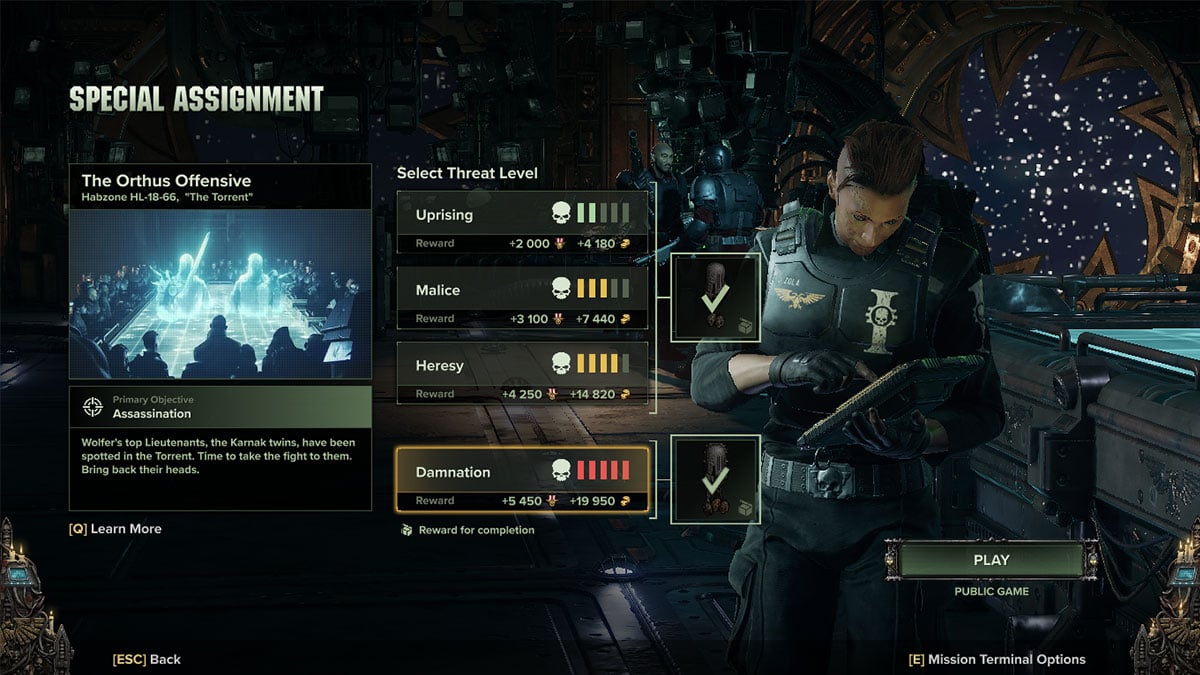
Task: Inspect the Damnation completion reward tile
Action: click(x=715, y=478)
